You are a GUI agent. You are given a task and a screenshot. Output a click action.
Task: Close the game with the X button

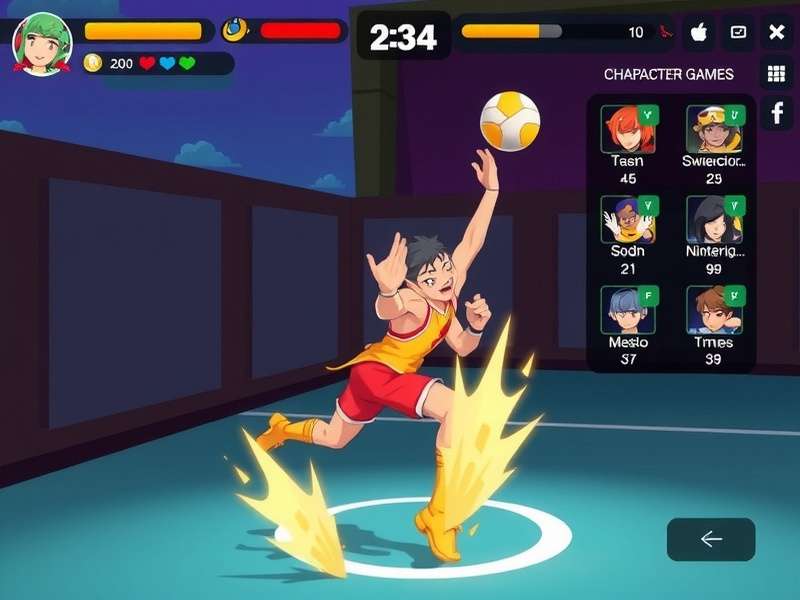[x=776, y=33]
